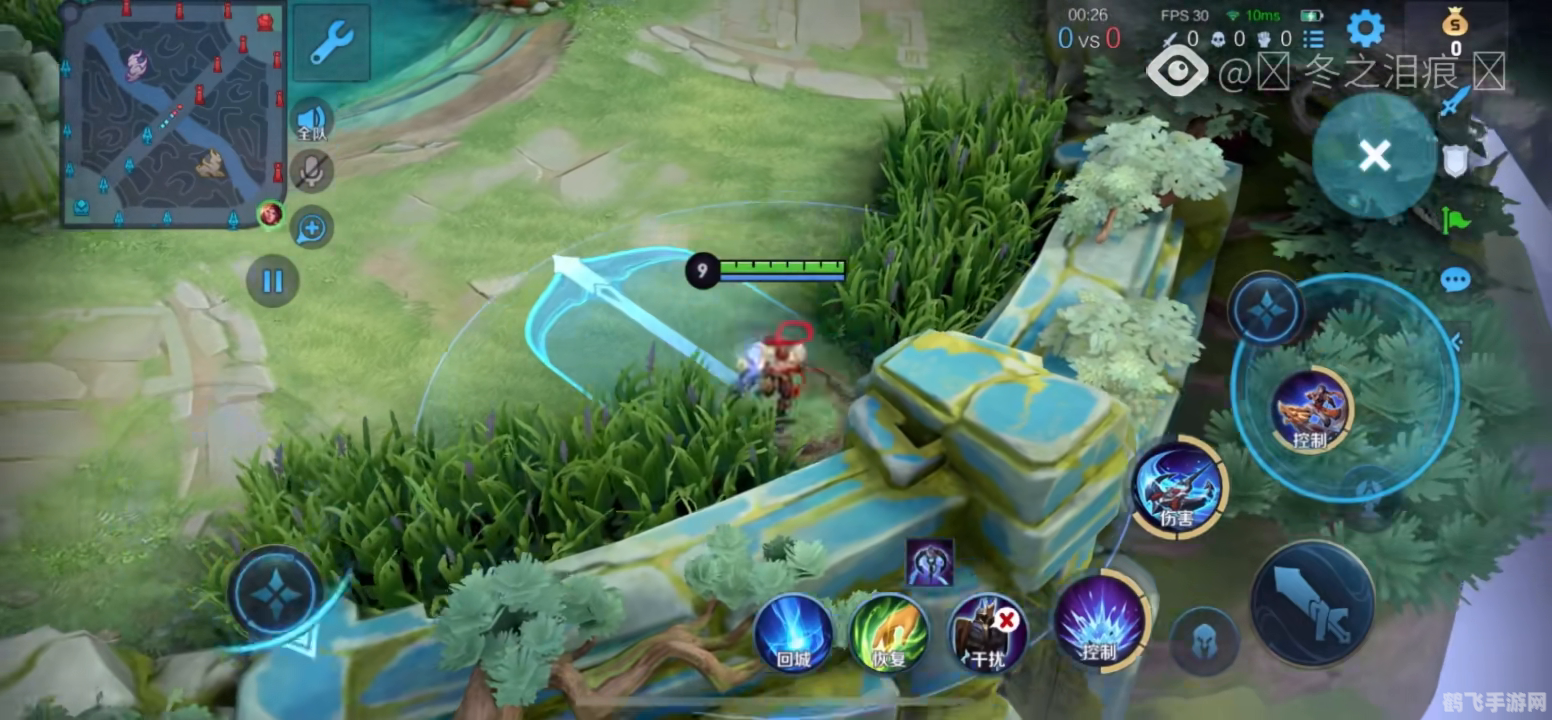Hit the sword basic attack button
1552x720 pixels.
(1312, 603)
